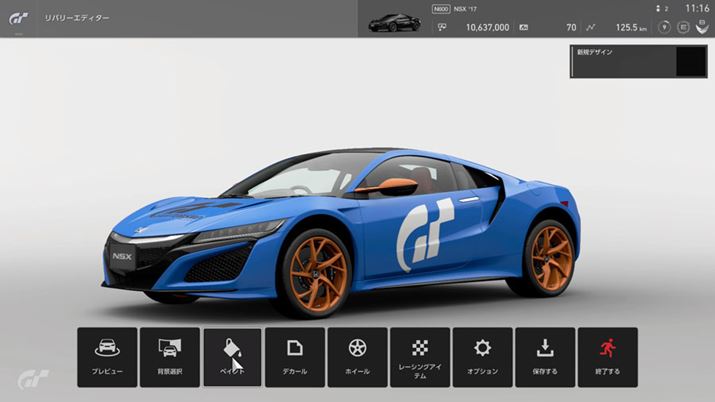Open the ホイール wheel settings

click(x=357, y=357)
